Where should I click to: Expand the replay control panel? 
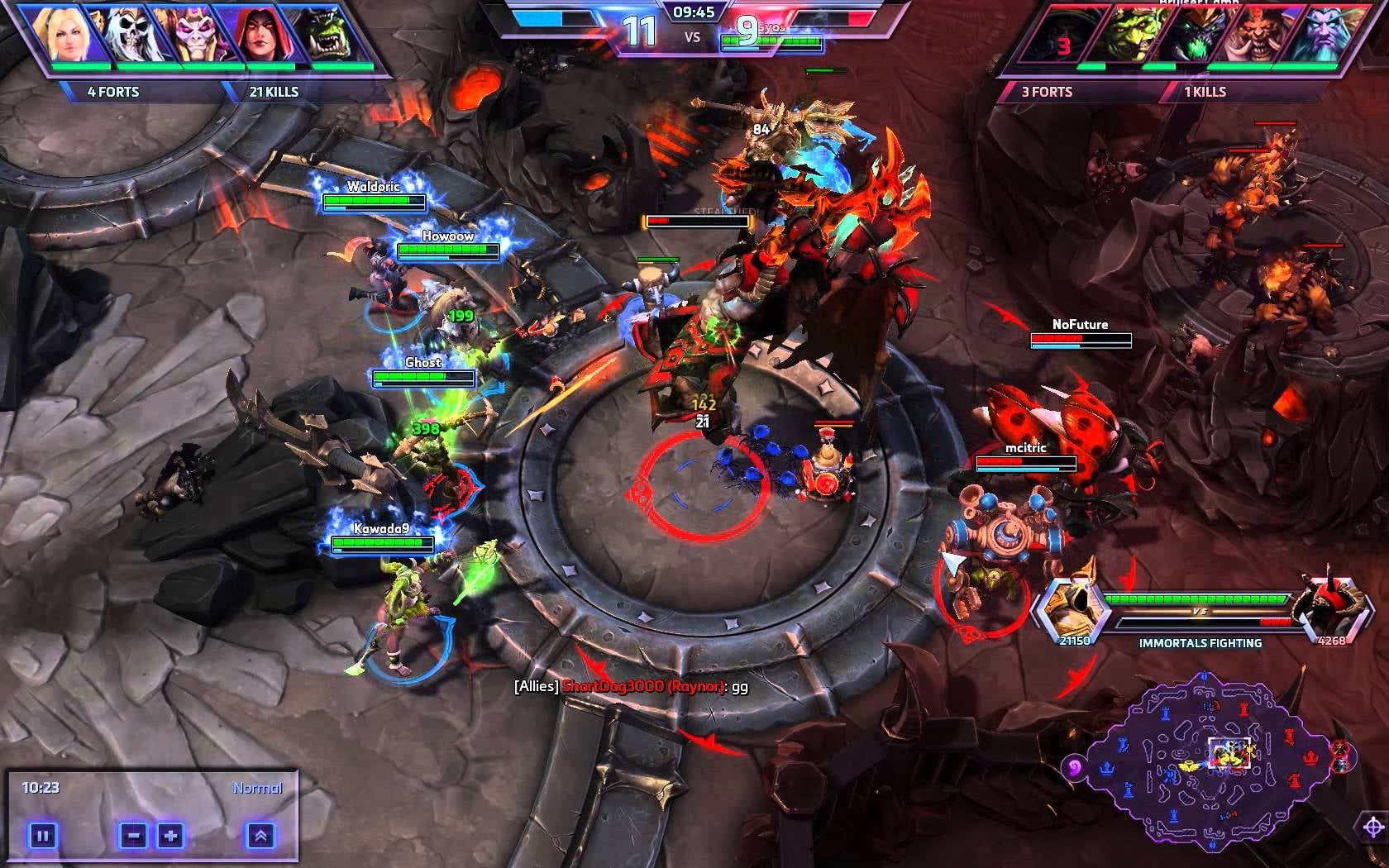(260, 836)
